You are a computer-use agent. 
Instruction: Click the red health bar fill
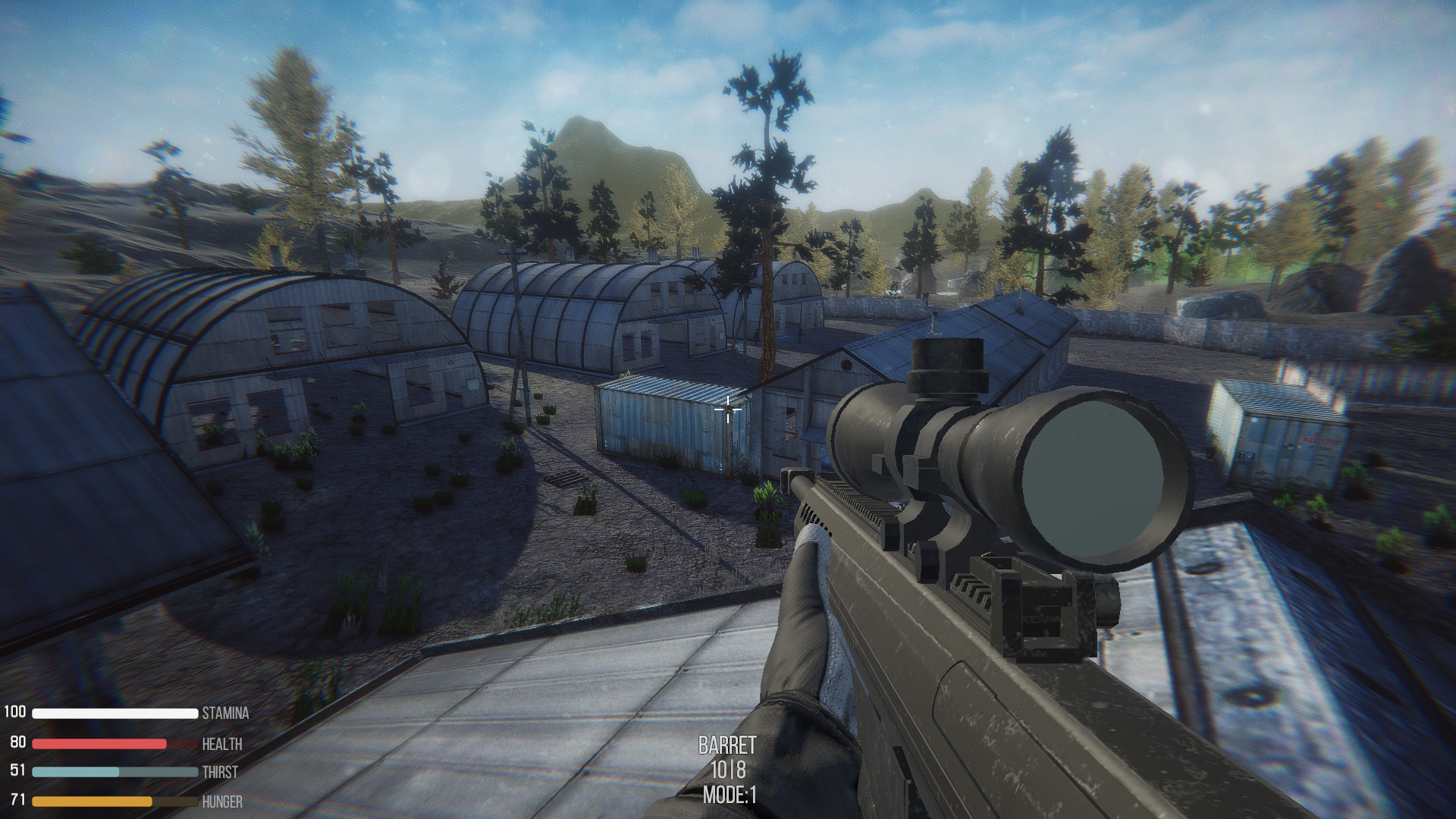pos(99,744)
